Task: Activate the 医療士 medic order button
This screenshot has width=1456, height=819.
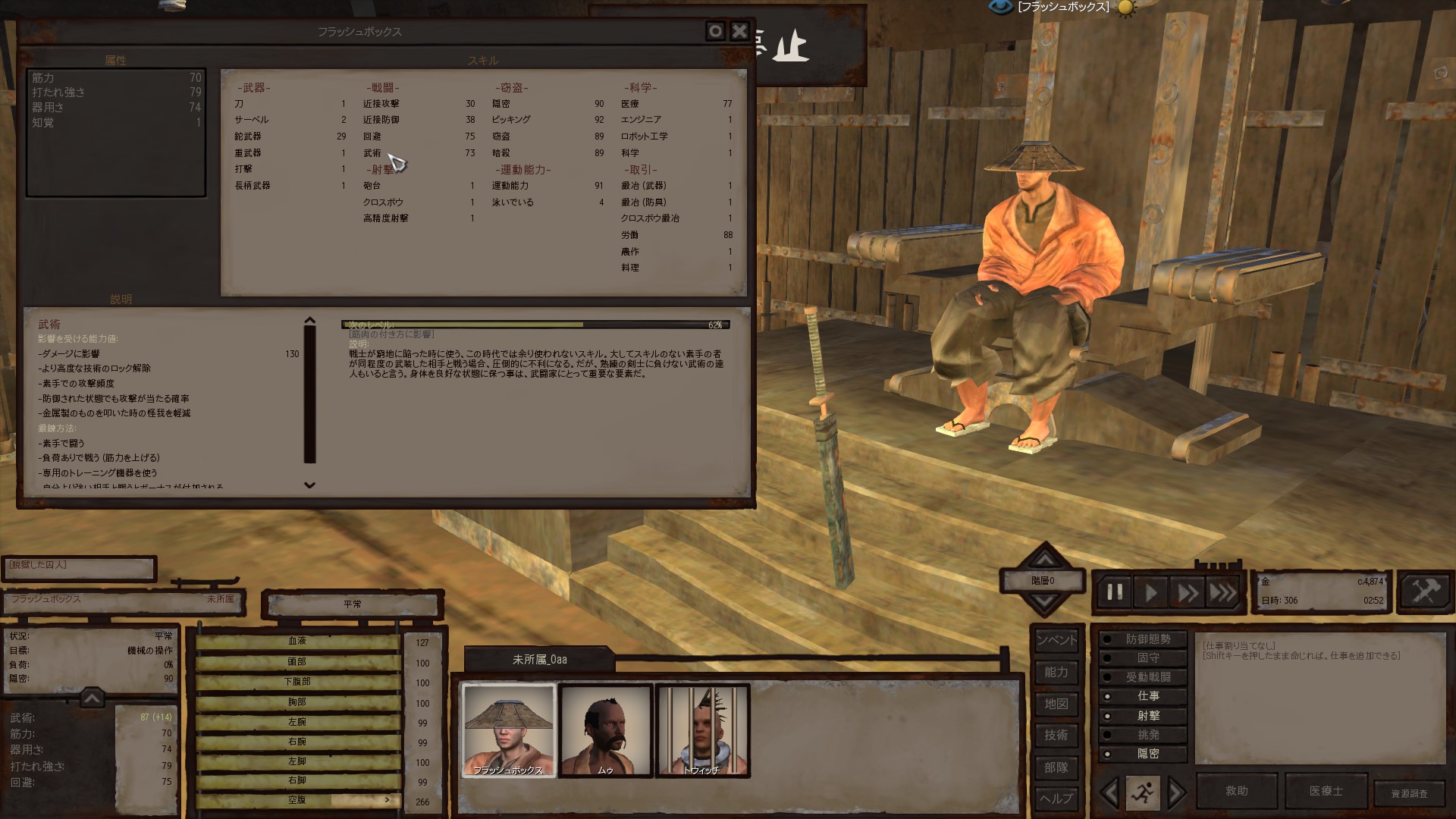Action: coord(1326,791)
